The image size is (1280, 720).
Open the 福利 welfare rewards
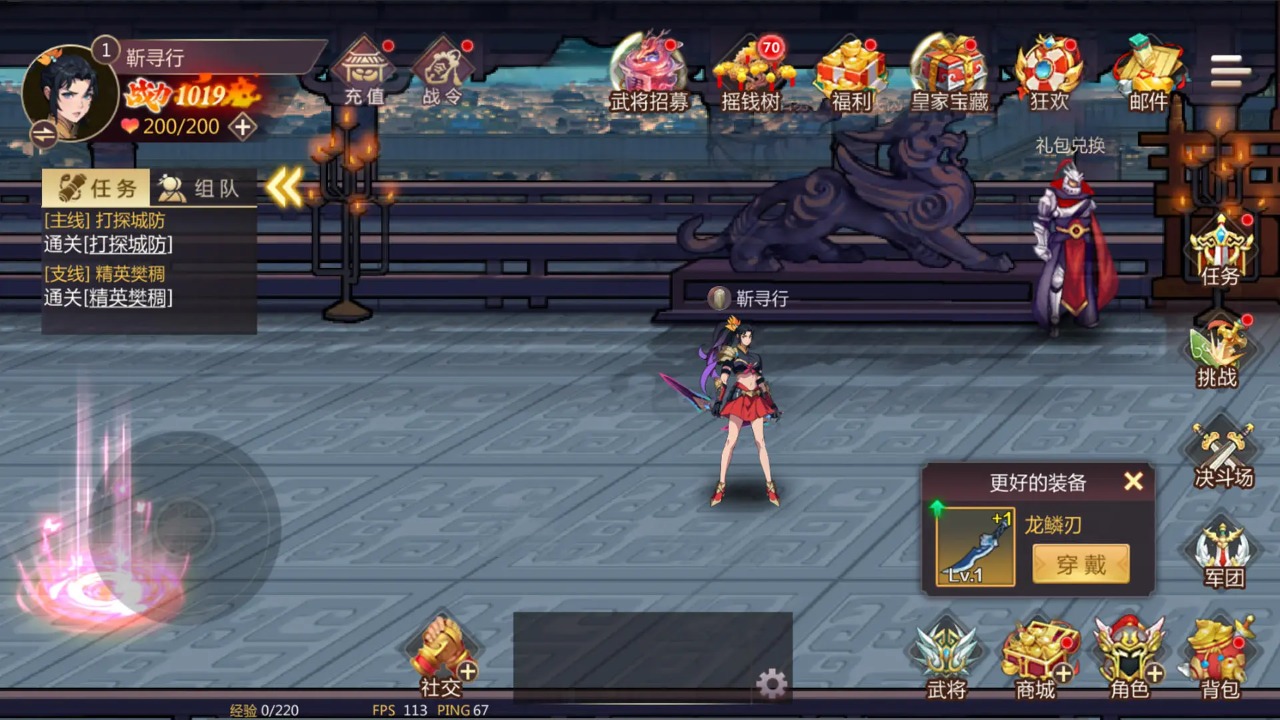click(851, 72)
